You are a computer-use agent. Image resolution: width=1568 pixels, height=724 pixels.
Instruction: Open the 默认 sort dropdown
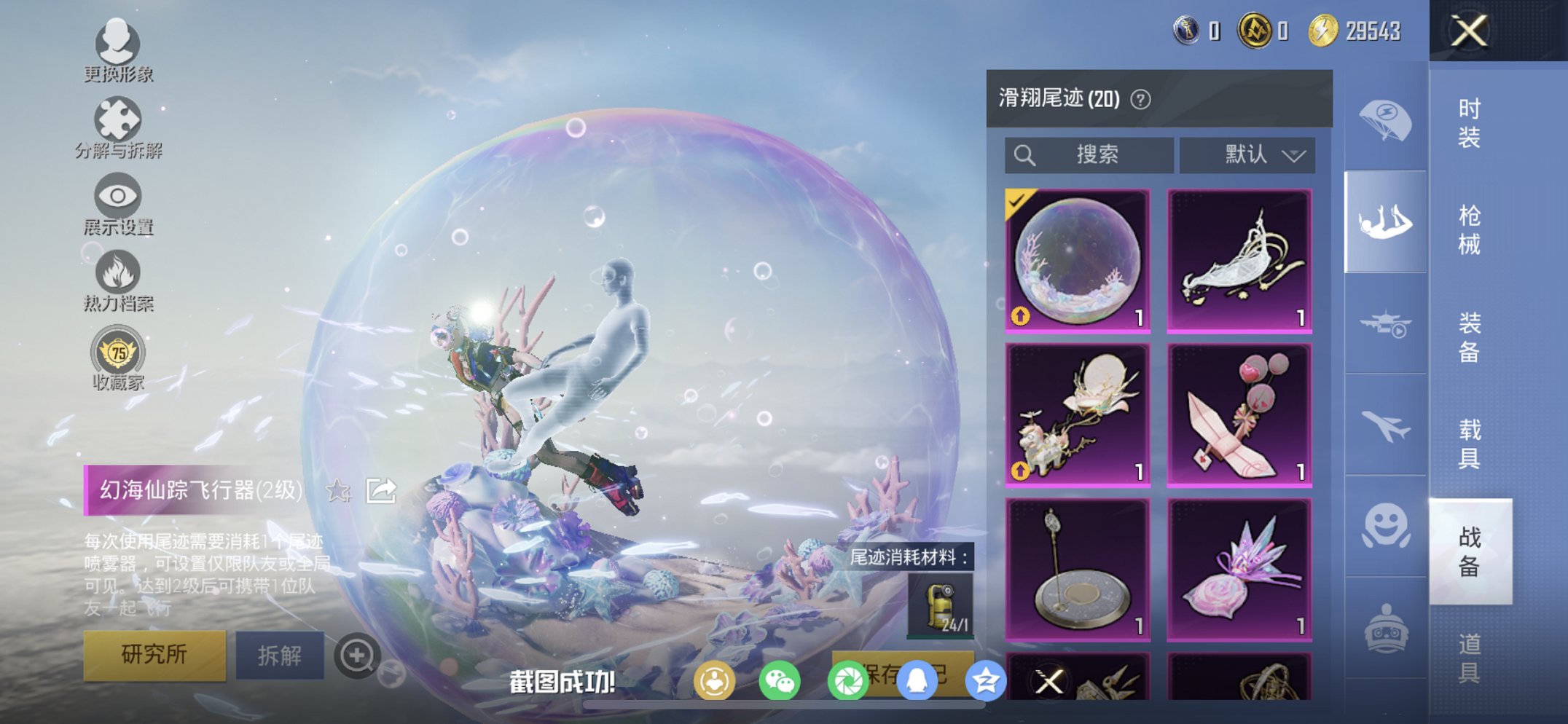coord(1246,154)
